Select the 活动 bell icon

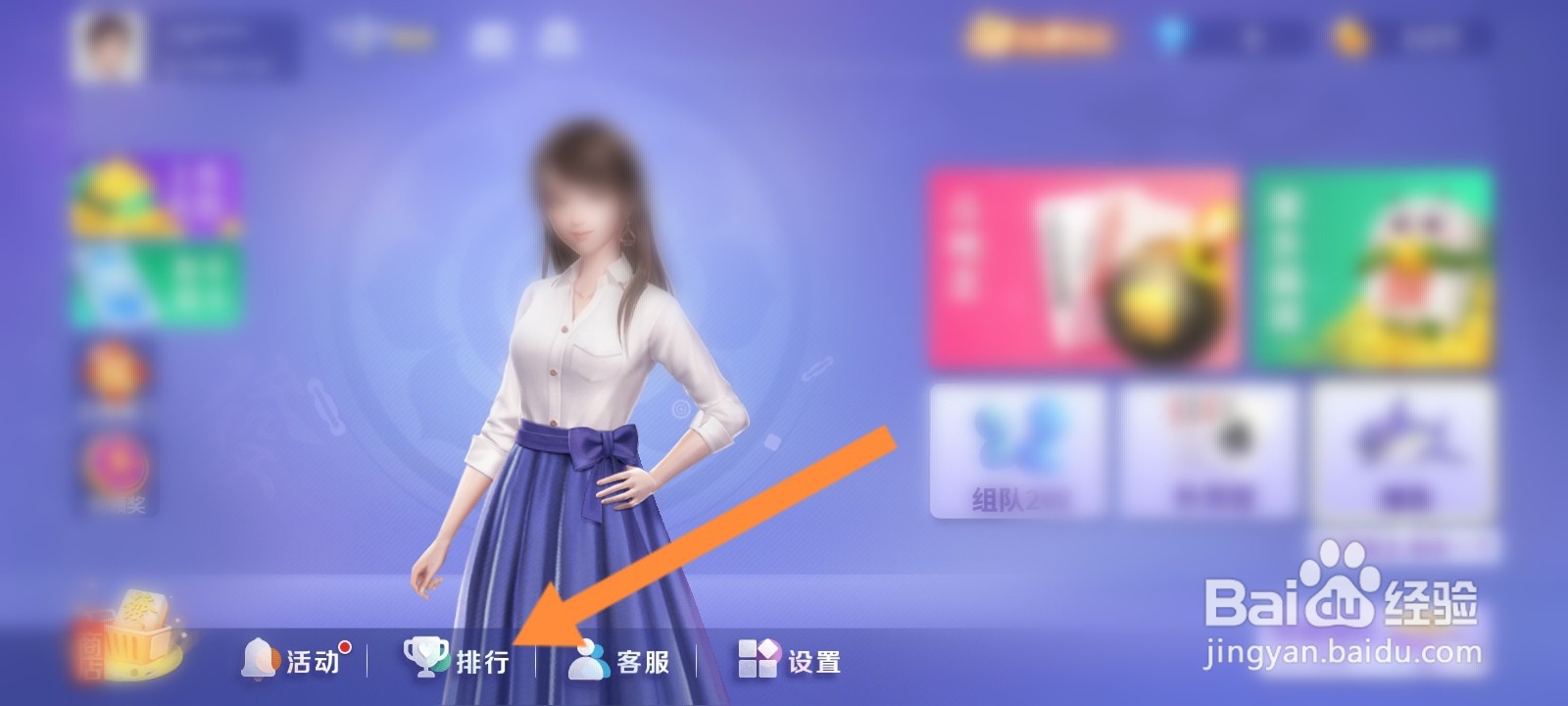(x=260, y=660)
